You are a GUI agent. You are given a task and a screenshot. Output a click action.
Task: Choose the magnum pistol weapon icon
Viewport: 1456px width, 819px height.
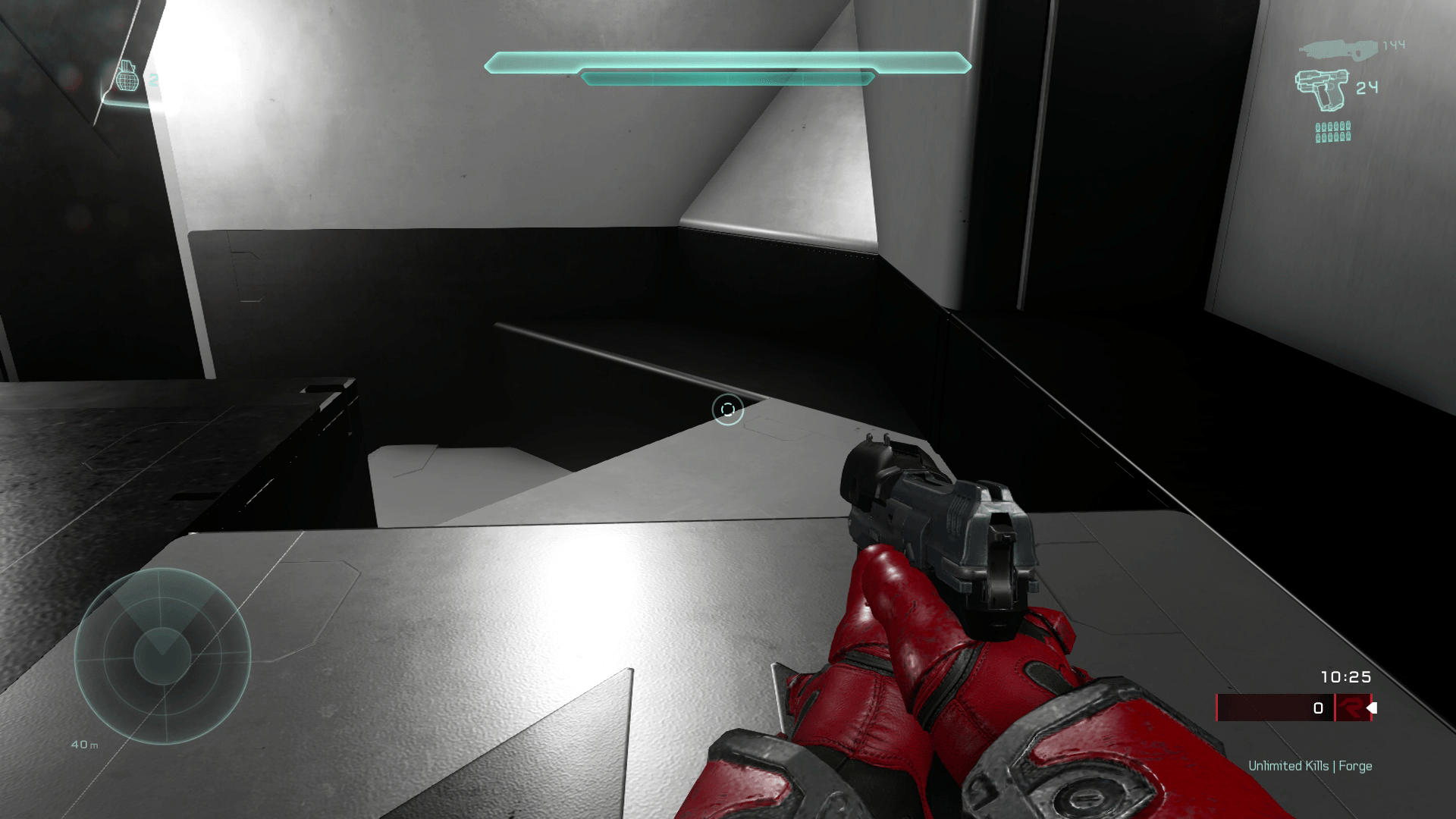[1321, 89]
